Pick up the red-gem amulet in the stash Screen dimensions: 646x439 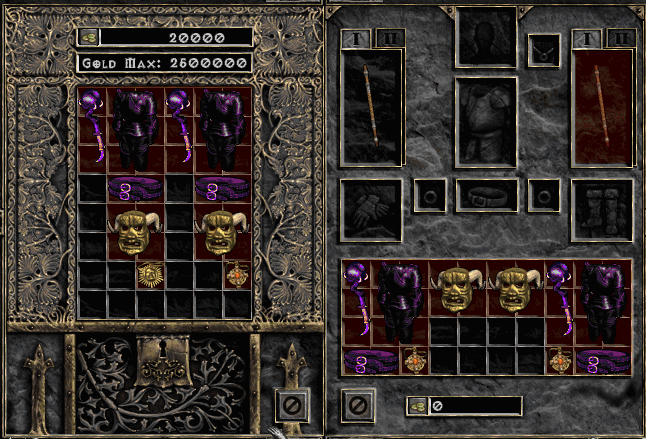(238, 275)
